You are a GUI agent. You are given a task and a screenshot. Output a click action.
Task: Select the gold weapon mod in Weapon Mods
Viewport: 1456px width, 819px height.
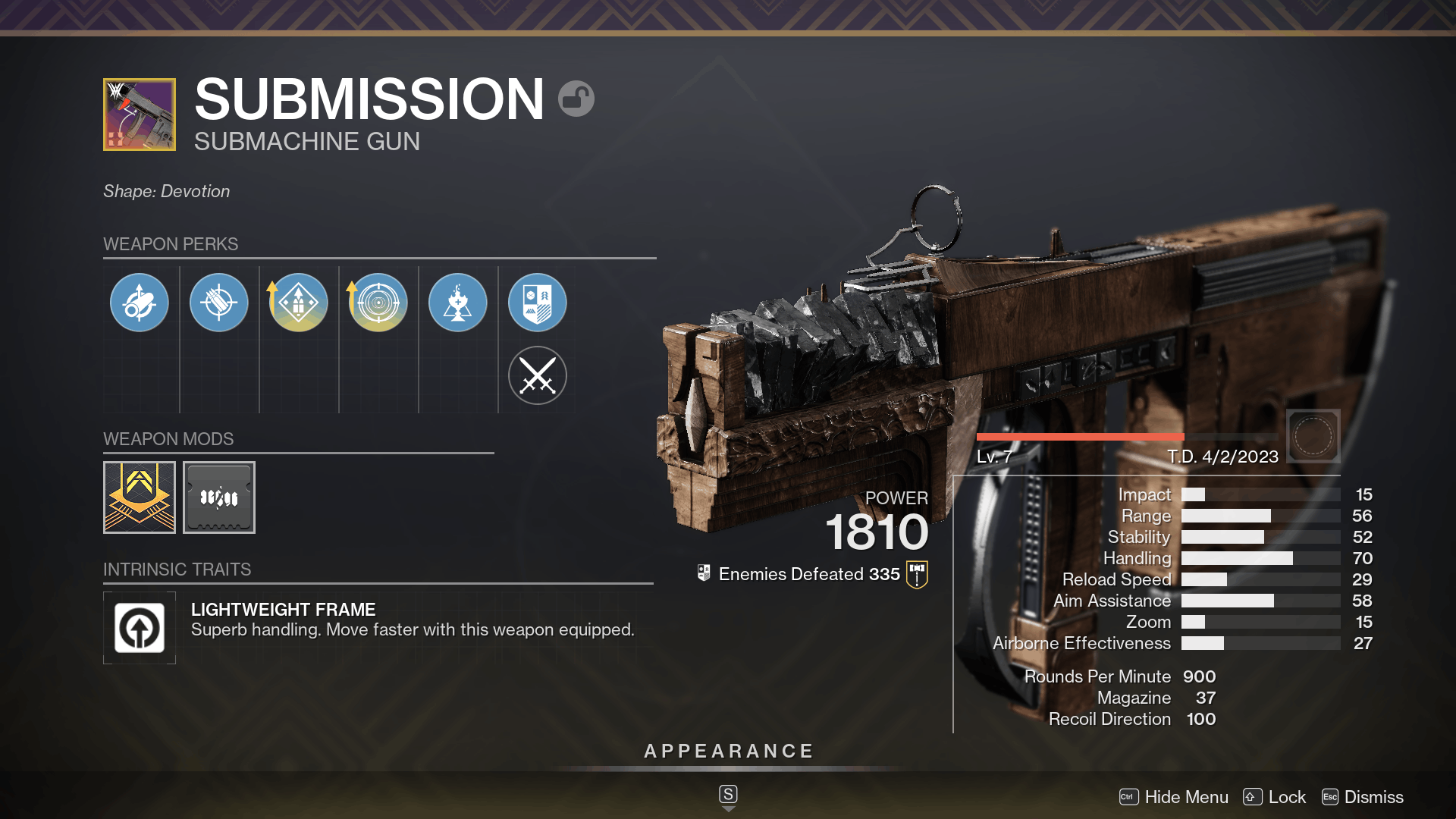point(140,497)
